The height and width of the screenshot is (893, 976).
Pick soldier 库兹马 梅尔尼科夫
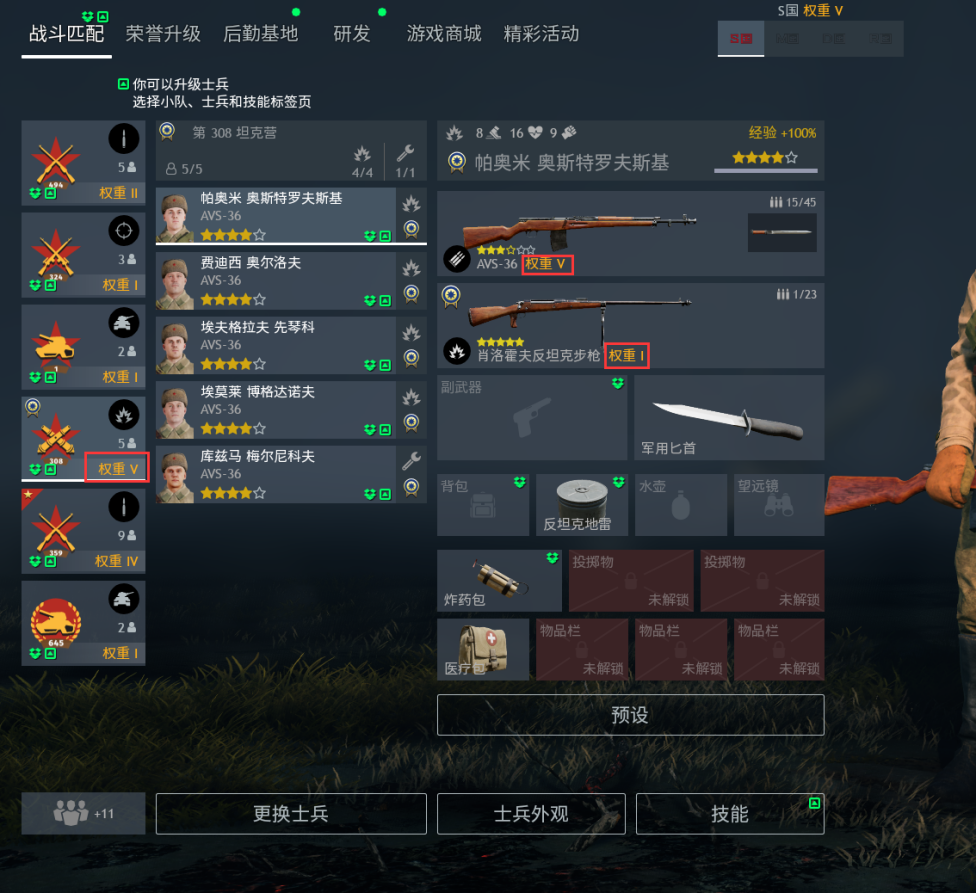click(x=290, y=473)
